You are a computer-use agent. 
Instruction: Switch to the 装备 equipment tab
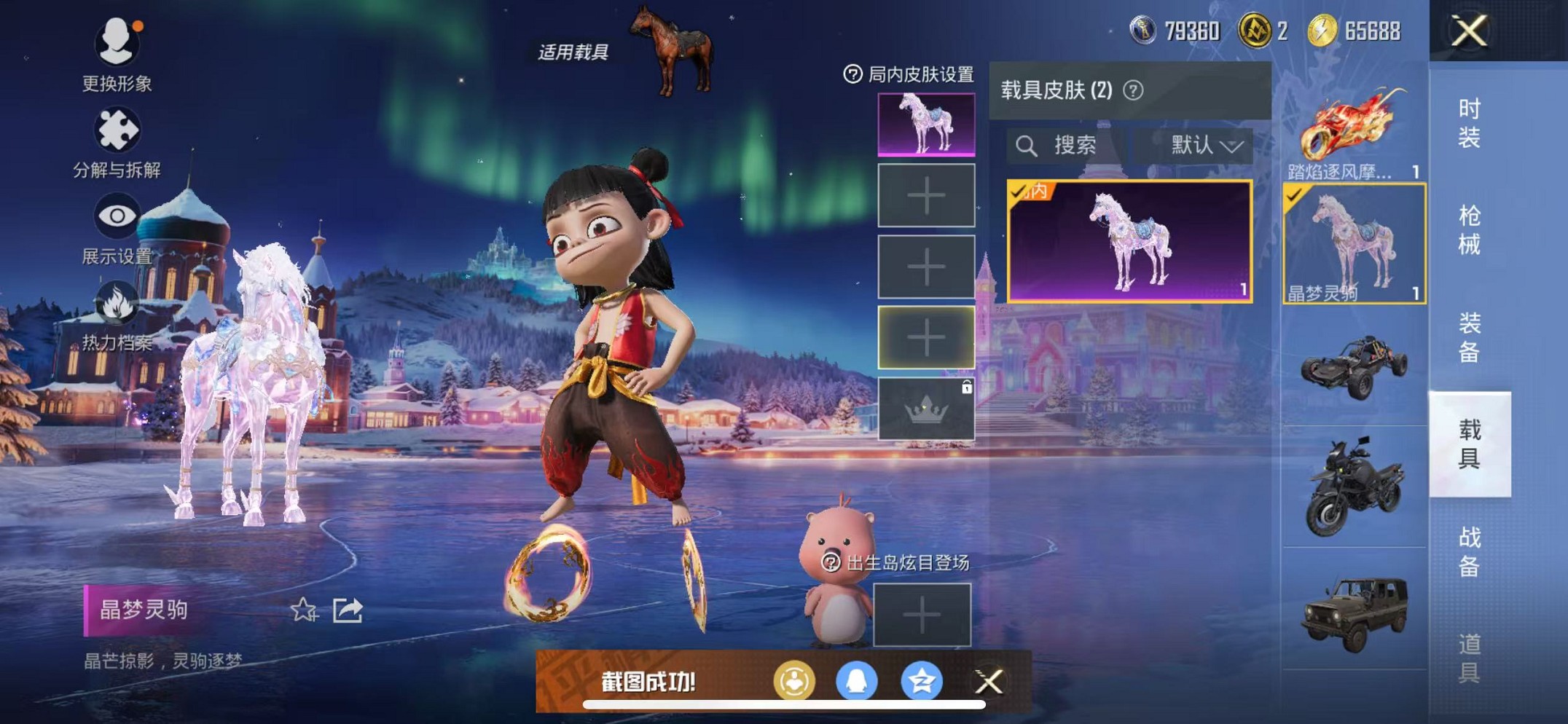[1469, 337]
